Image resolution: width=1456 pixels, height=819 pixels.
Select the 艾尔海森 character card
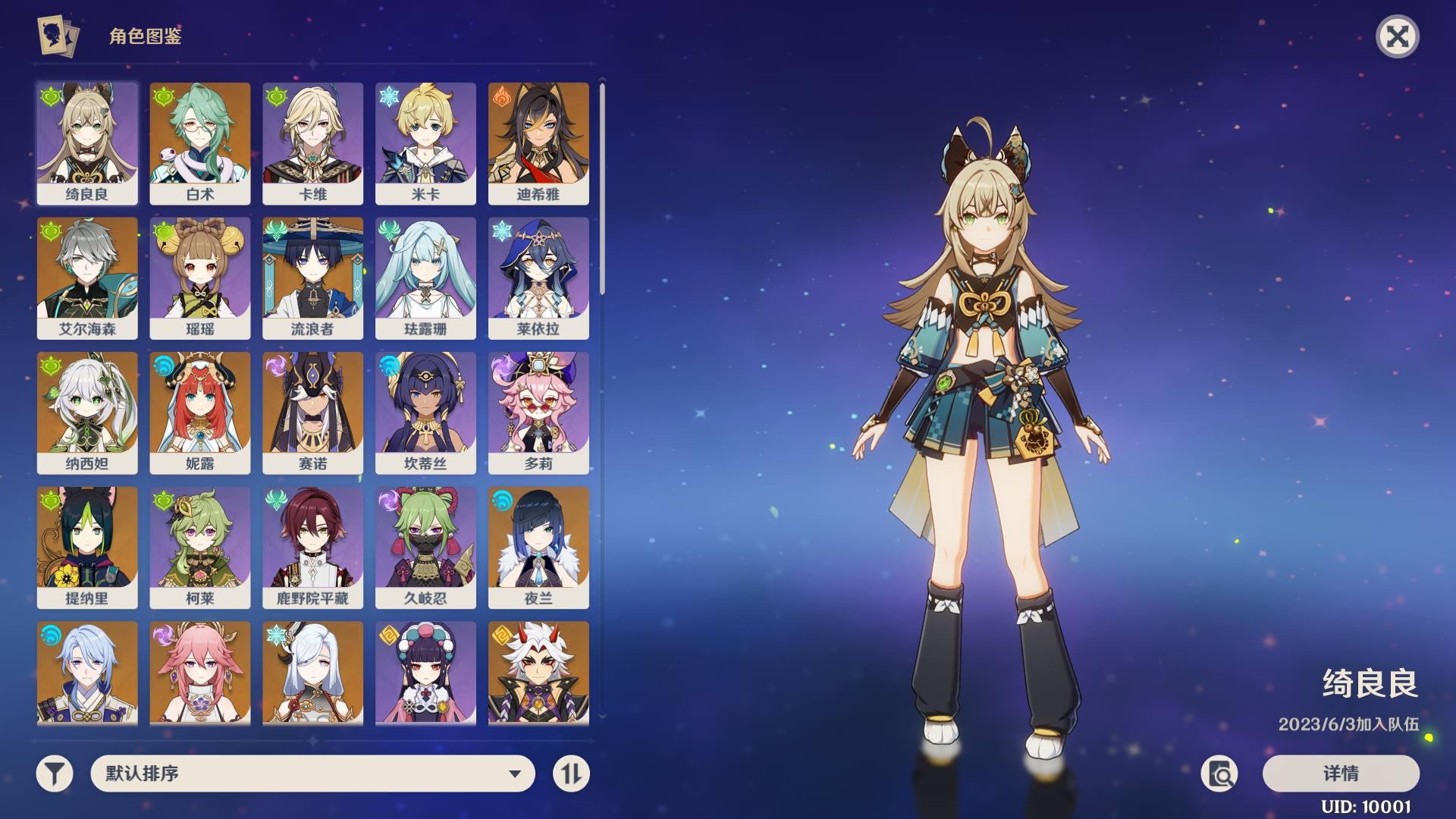87,278
